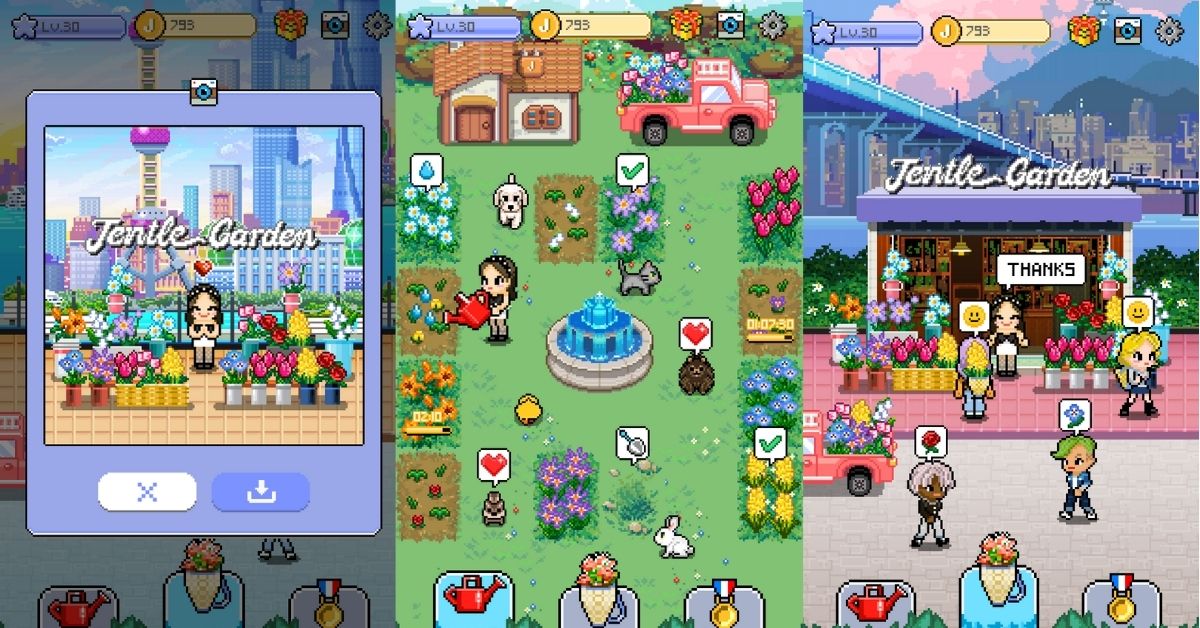The width and height of the screenshot is (1200, 628).
Task: Tap the shovel bubble over the weeds
Action: tap(632, 442)
